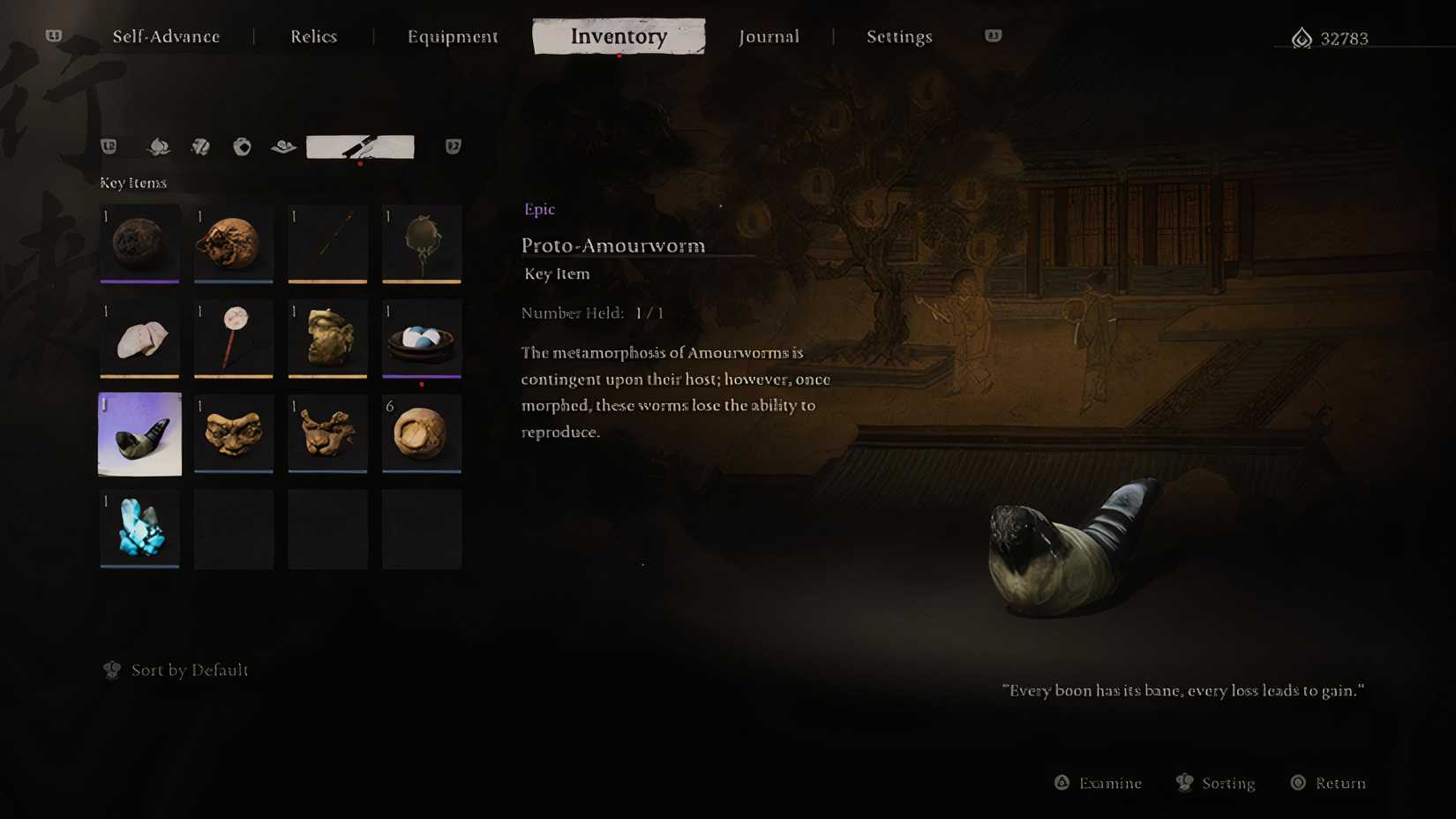Image resolution: width=1456 pixels, height=819 pixels.
Task: Open the consumables category icon next to lotus
Action: point(200,147)
